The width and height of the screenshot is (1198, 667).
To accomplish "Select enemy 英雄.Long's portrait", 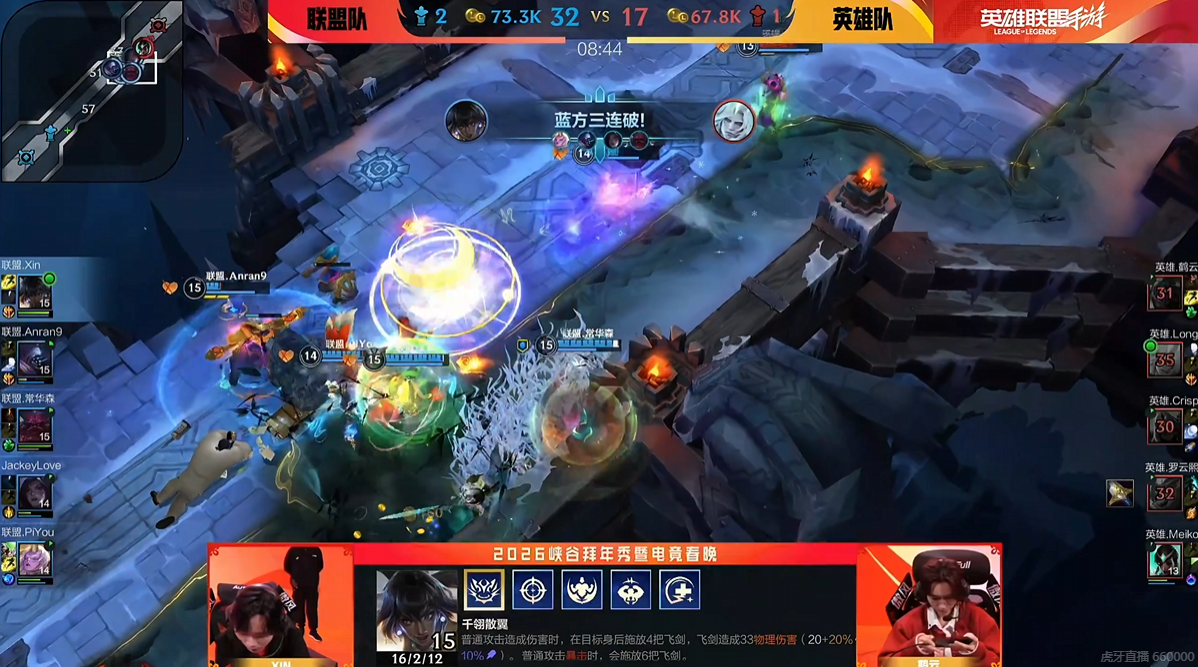I will pyautogui.click(x=1165, y=361).
